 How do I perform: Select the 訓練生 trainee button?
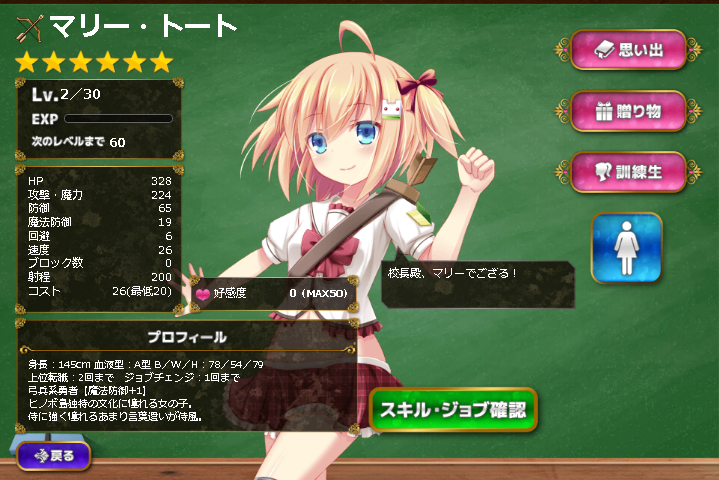[x=628, y=171]
